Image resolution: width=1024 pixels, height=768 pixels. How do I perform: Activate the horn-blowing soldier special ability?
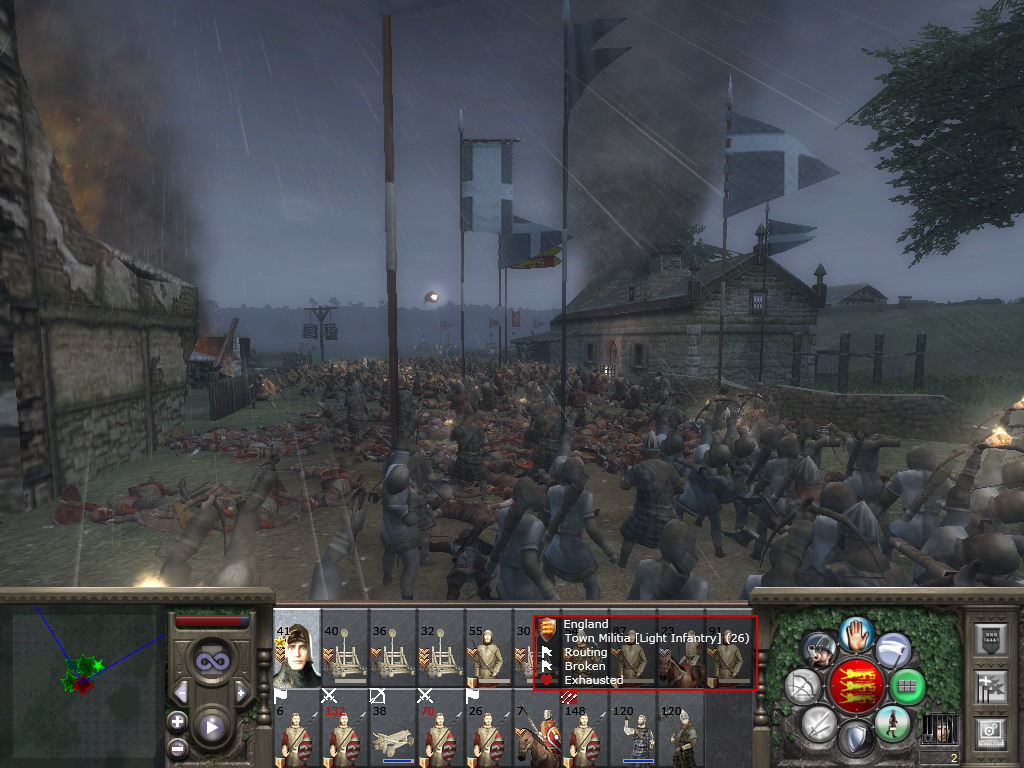817,648
